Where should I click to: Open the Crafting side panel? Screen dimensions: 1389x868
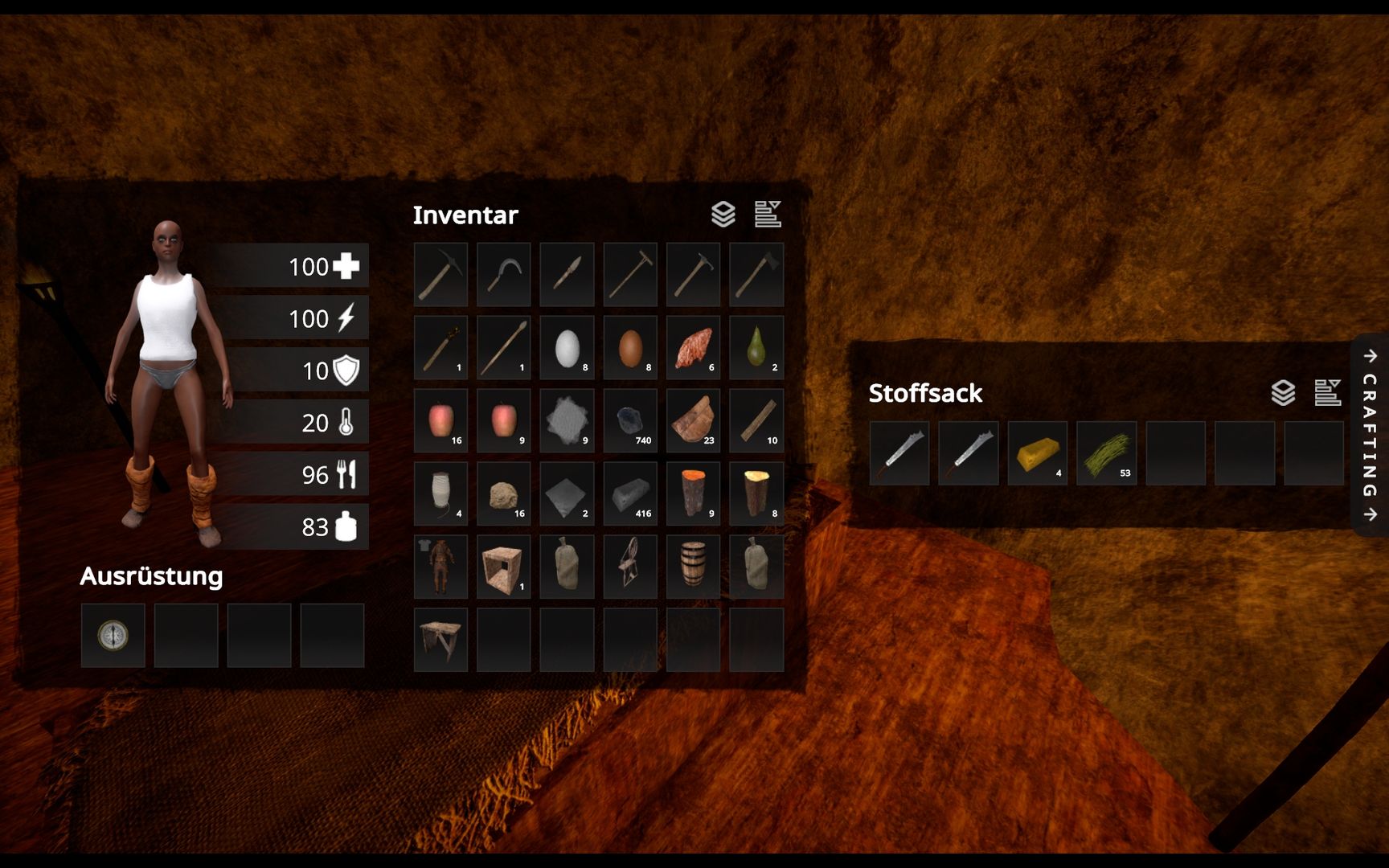click(1370, 435)
